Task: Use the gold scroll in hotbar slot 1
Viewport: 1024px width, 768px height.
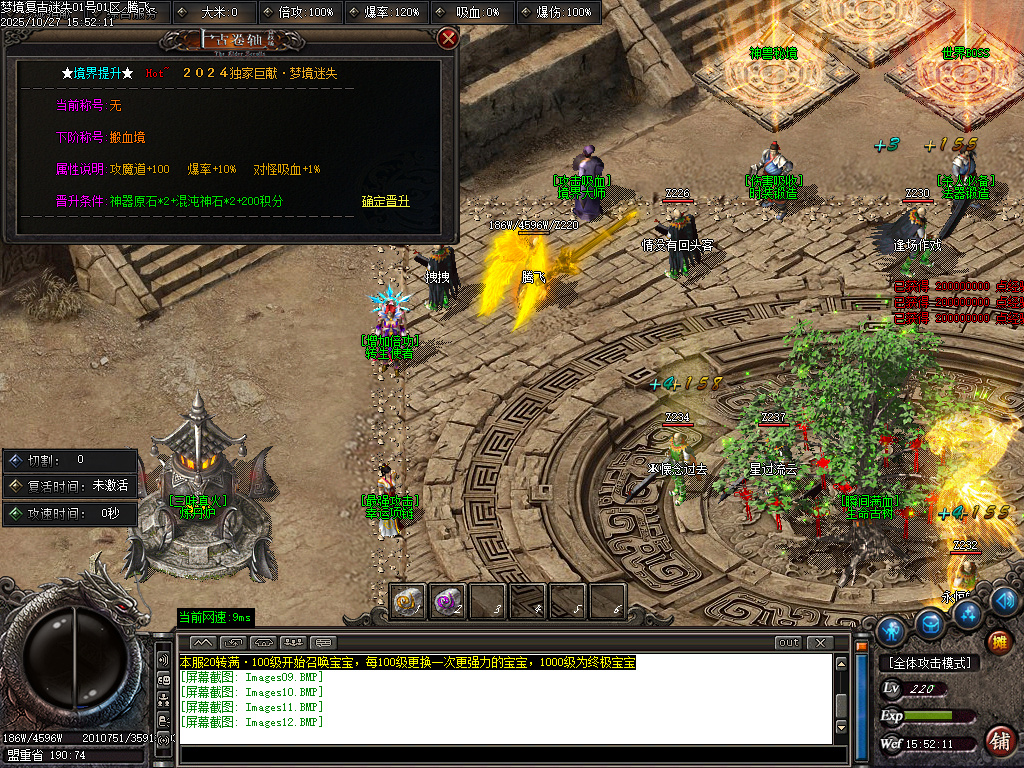Action: pos(407,601)
